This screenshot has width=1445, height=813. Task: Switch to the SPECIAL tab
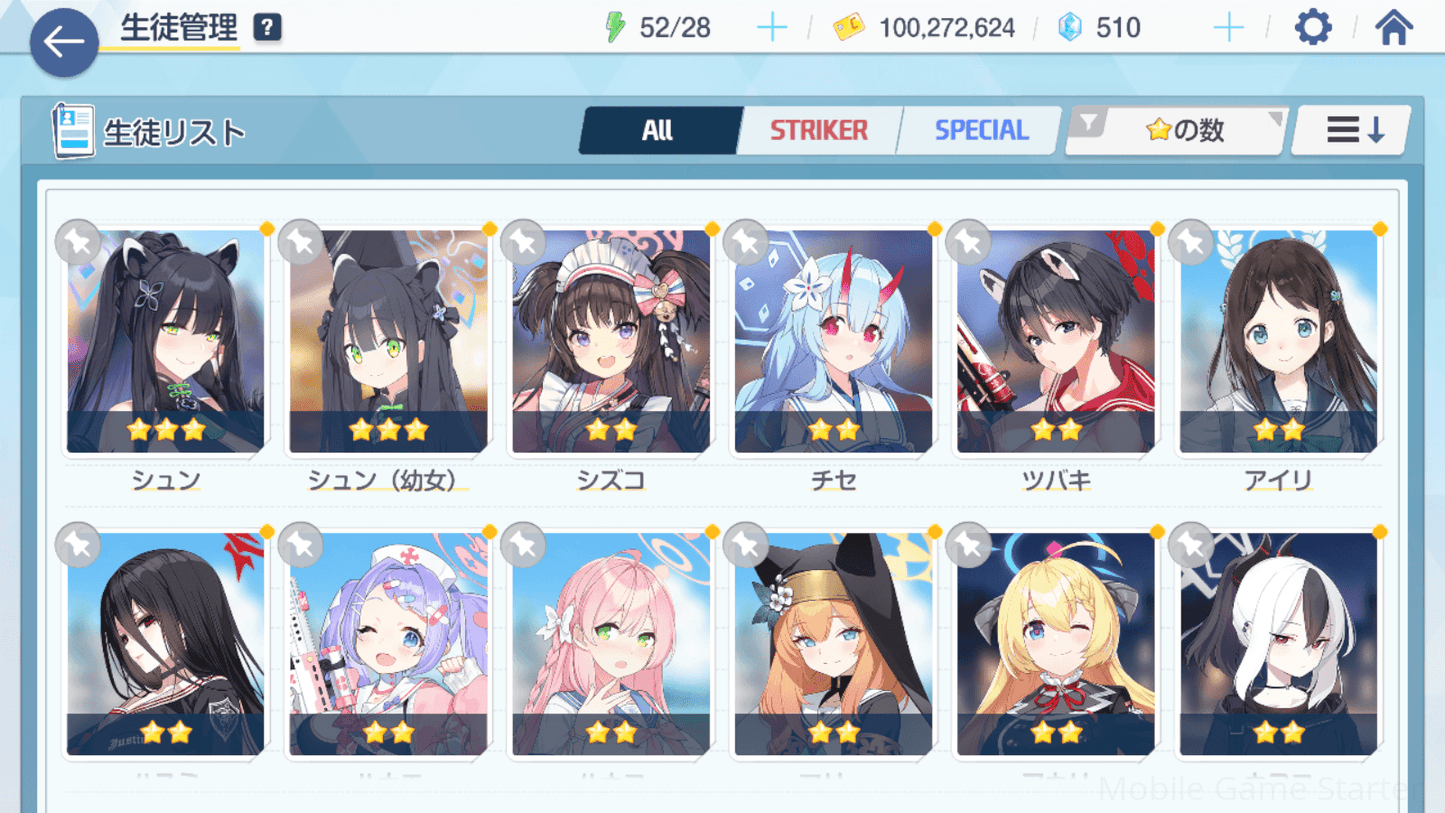tap(980, 131)
